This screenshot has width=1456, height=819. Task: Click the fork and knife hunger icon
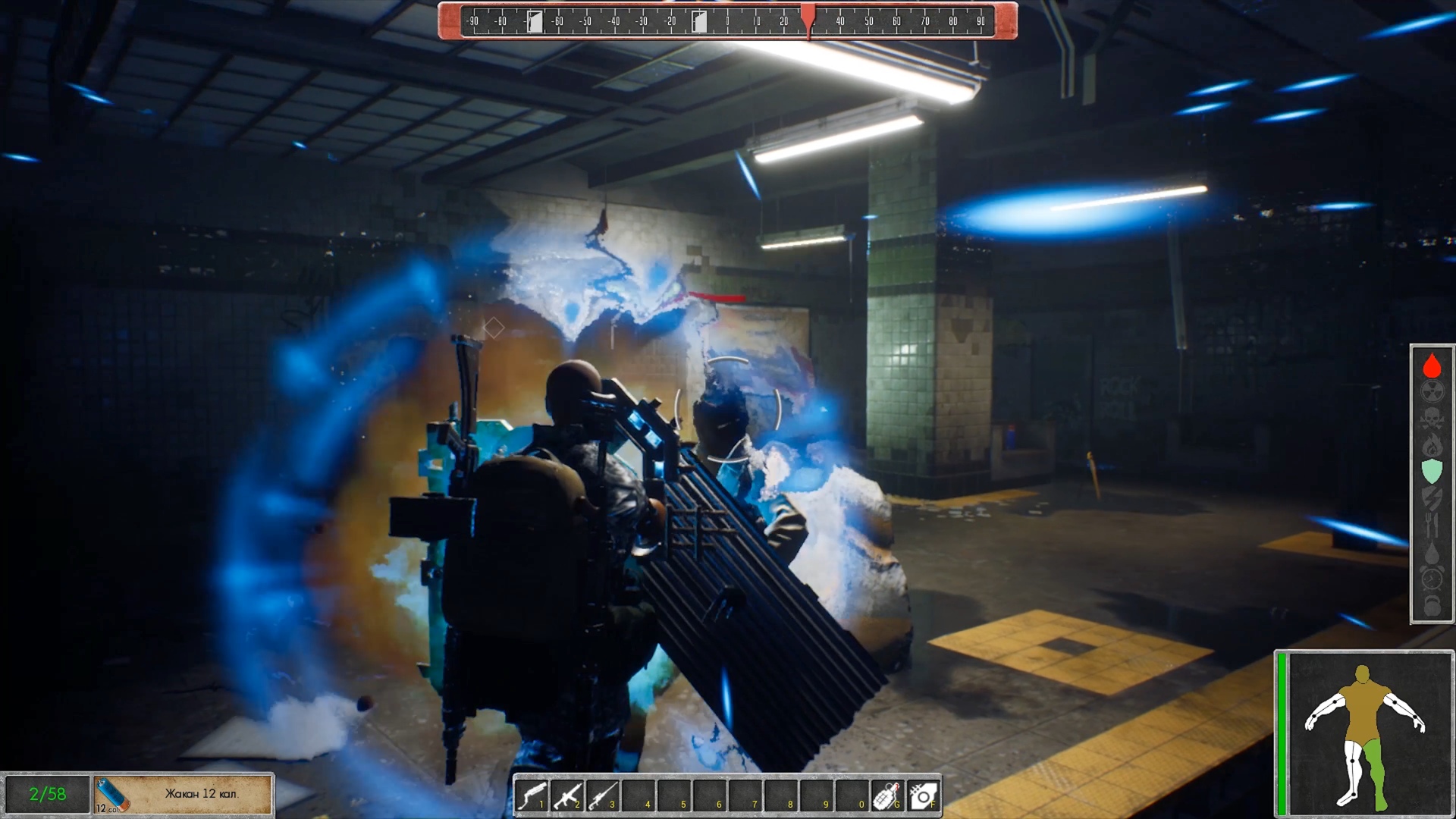click(1432, 525)
